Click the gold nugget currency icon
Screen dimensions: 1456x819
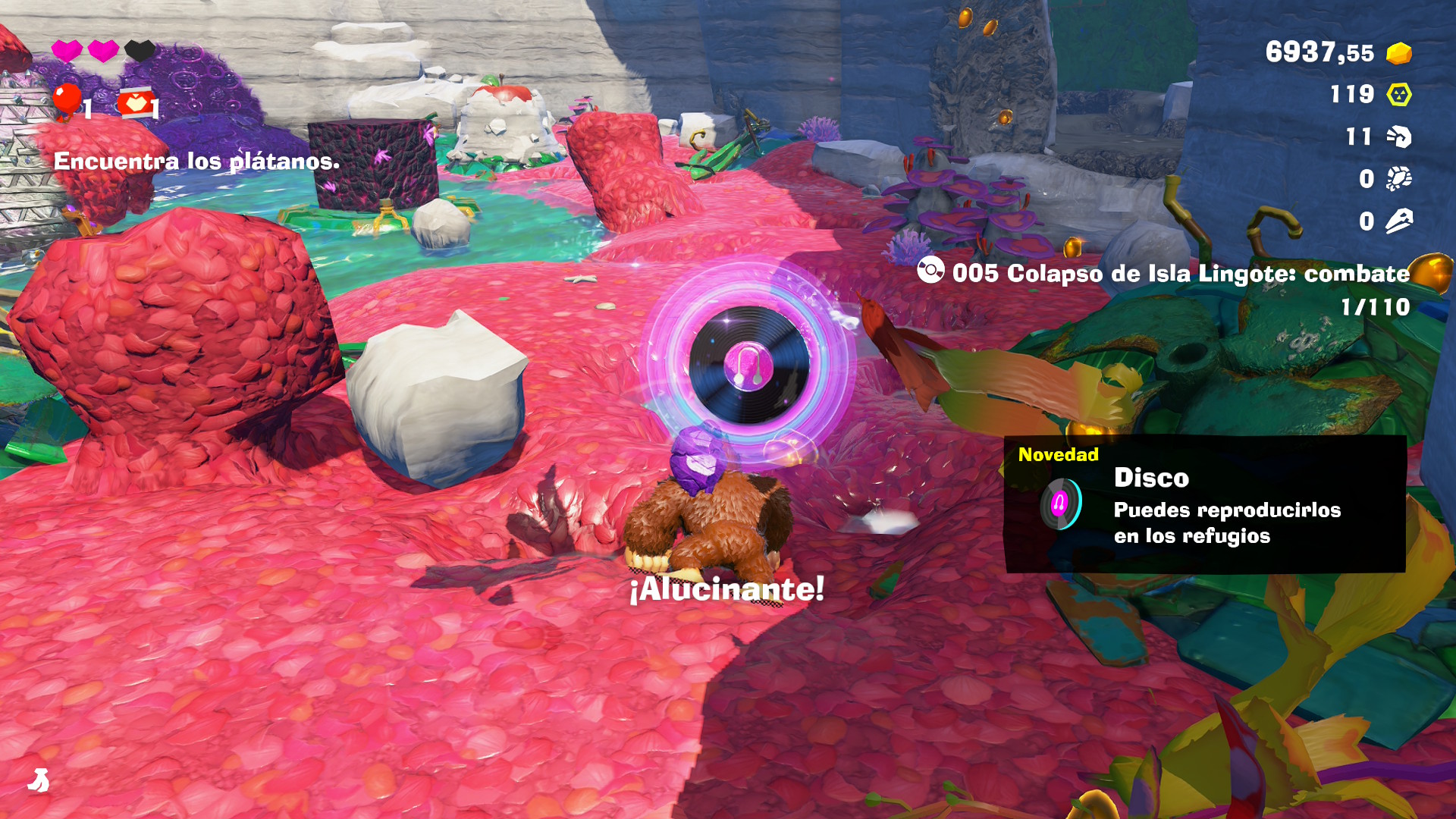1398,53
